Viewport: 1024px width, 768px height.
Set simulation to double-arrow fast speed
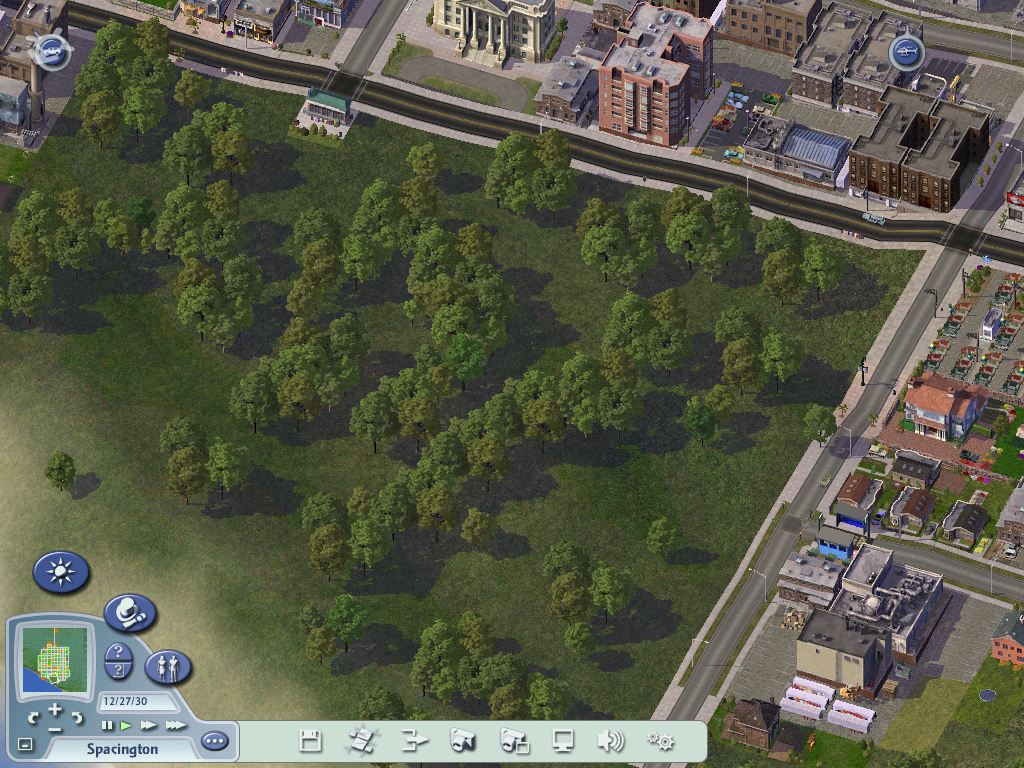click(x=148, y=725)
